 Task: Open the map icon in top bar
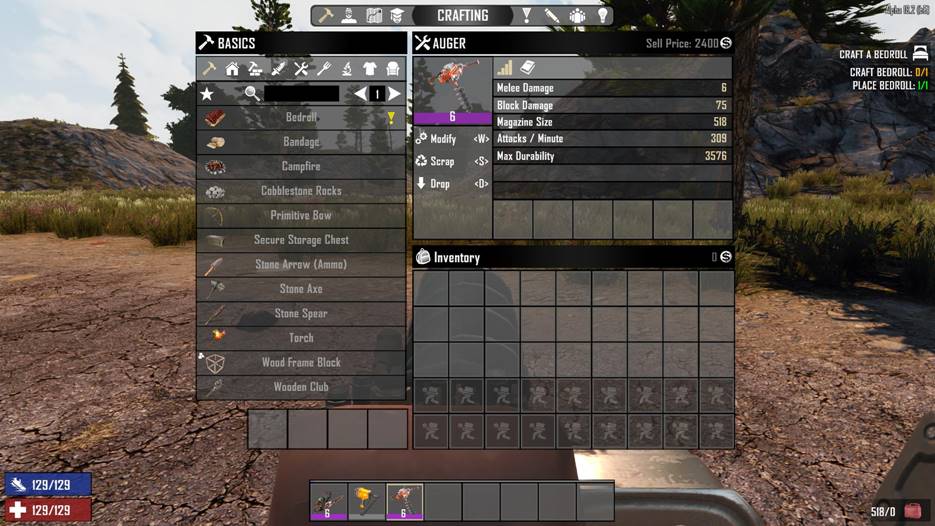pyautogui.click(x=375, y=16)
